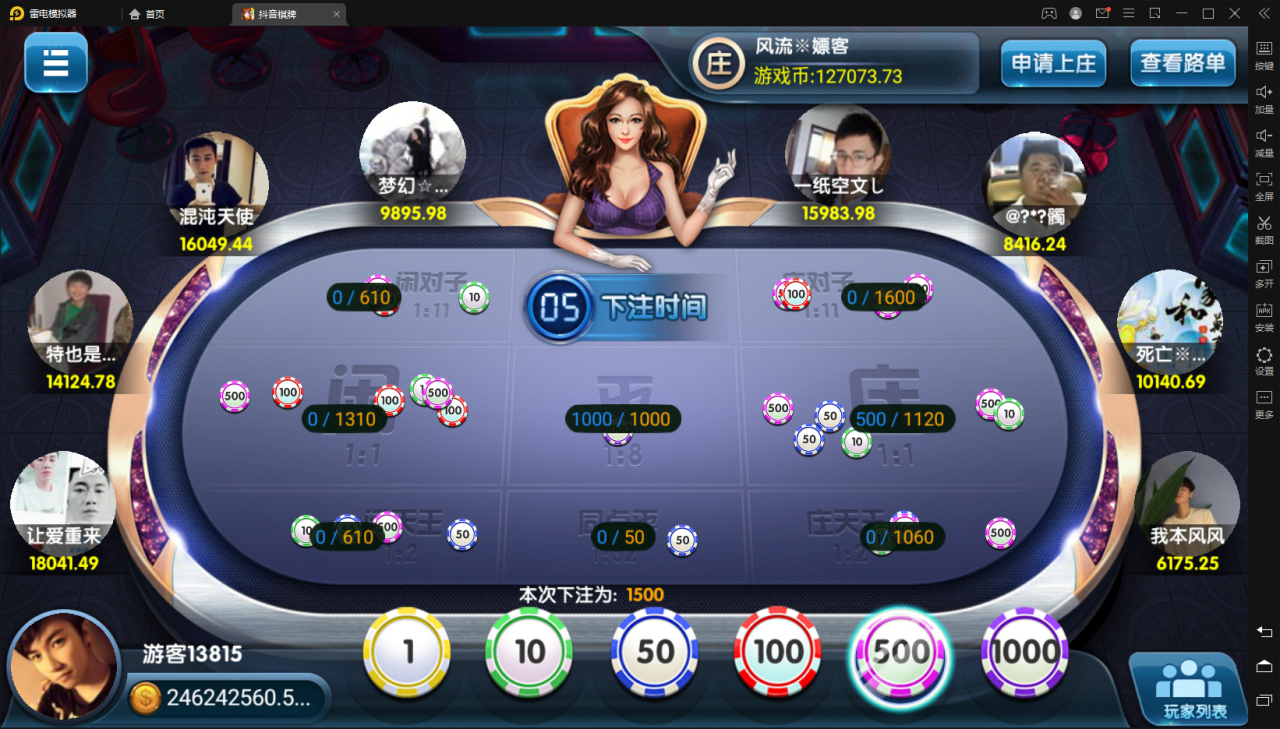View player 混沌天使's avatar
This screenshot has width=1280, height=729.
coord(216,180)
